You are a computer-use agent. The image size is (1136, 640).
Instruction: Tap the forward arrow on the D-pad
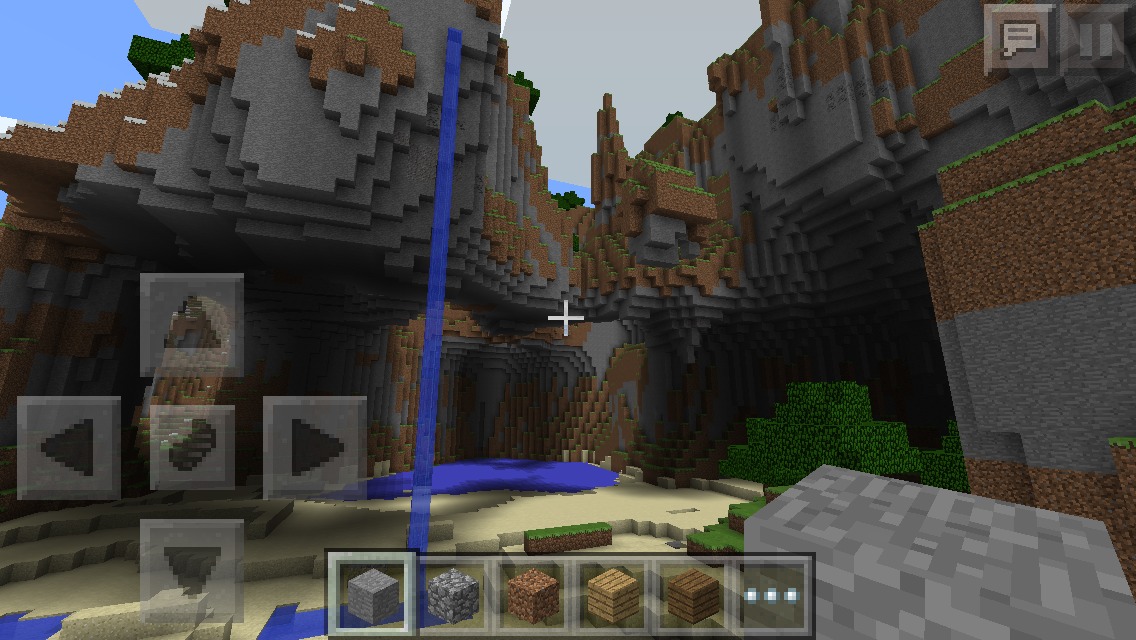[x=192, y=324]
